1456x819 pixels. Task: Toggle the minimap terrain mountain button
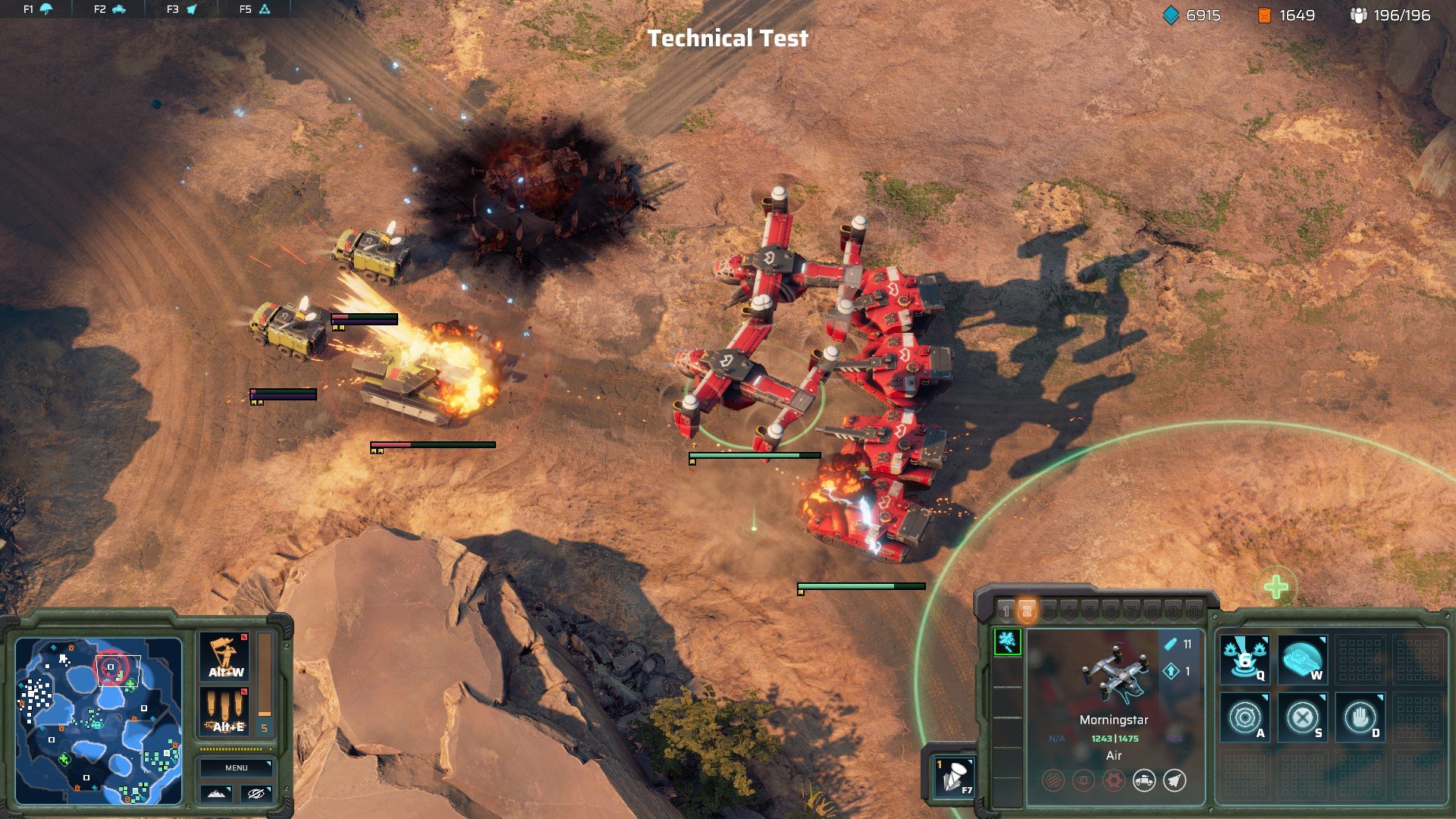coord(216,793)
